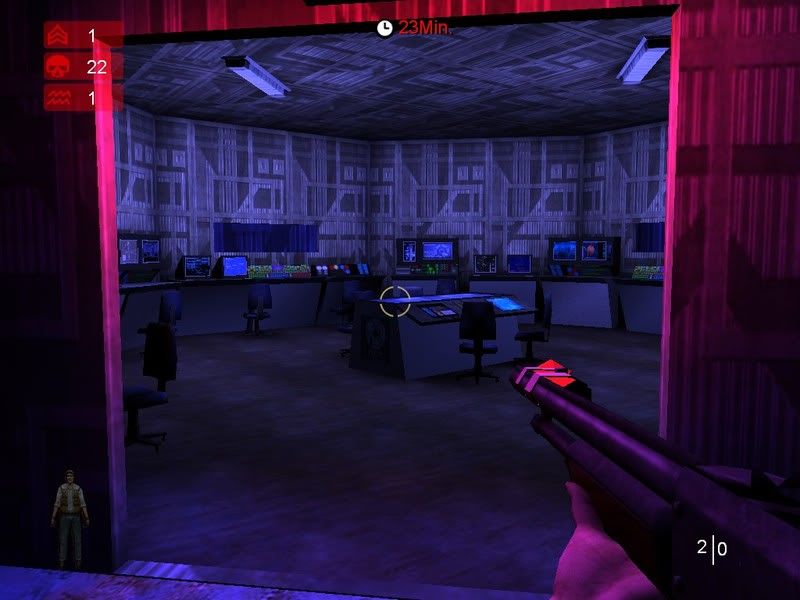Image resolution: width=800 pixels, height=600 pixels.
Task: Click the wavy lines scoreboard icon
Action: point(56,97)
